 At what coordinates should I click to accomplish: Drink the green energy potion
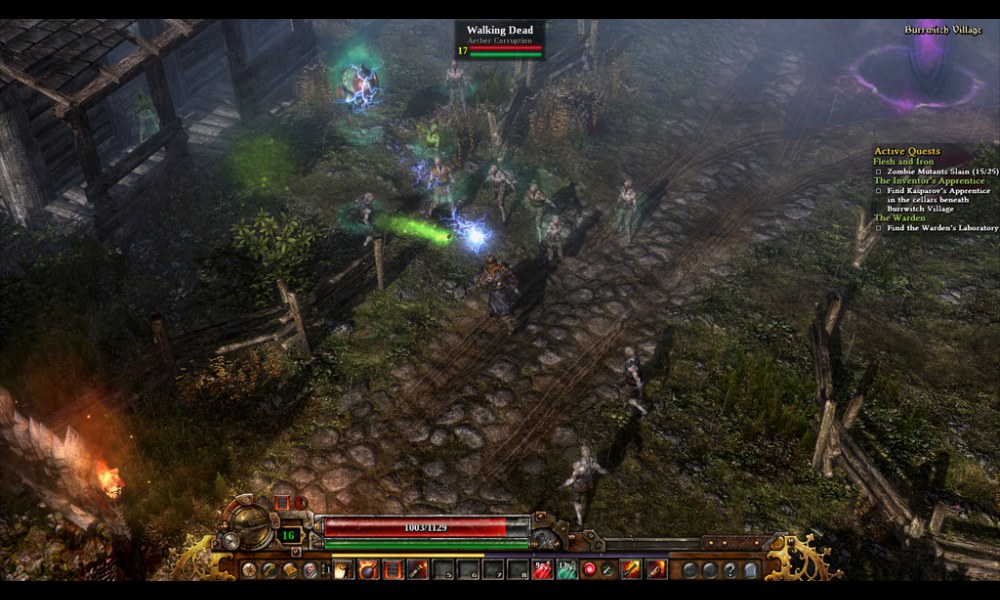coord(566,569)
